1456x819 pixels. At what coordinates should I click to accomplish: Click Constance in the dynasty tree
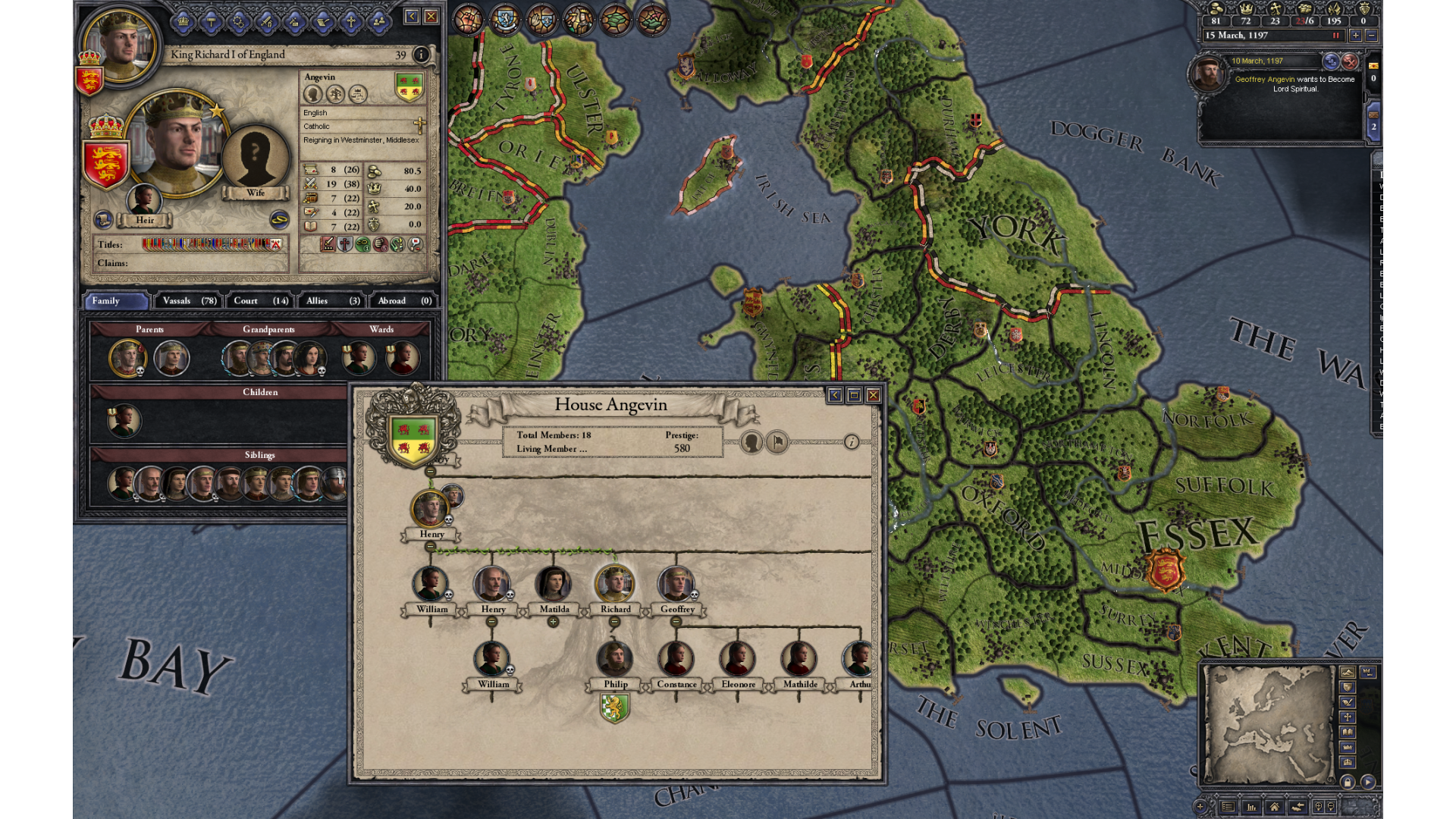point(676,659)
